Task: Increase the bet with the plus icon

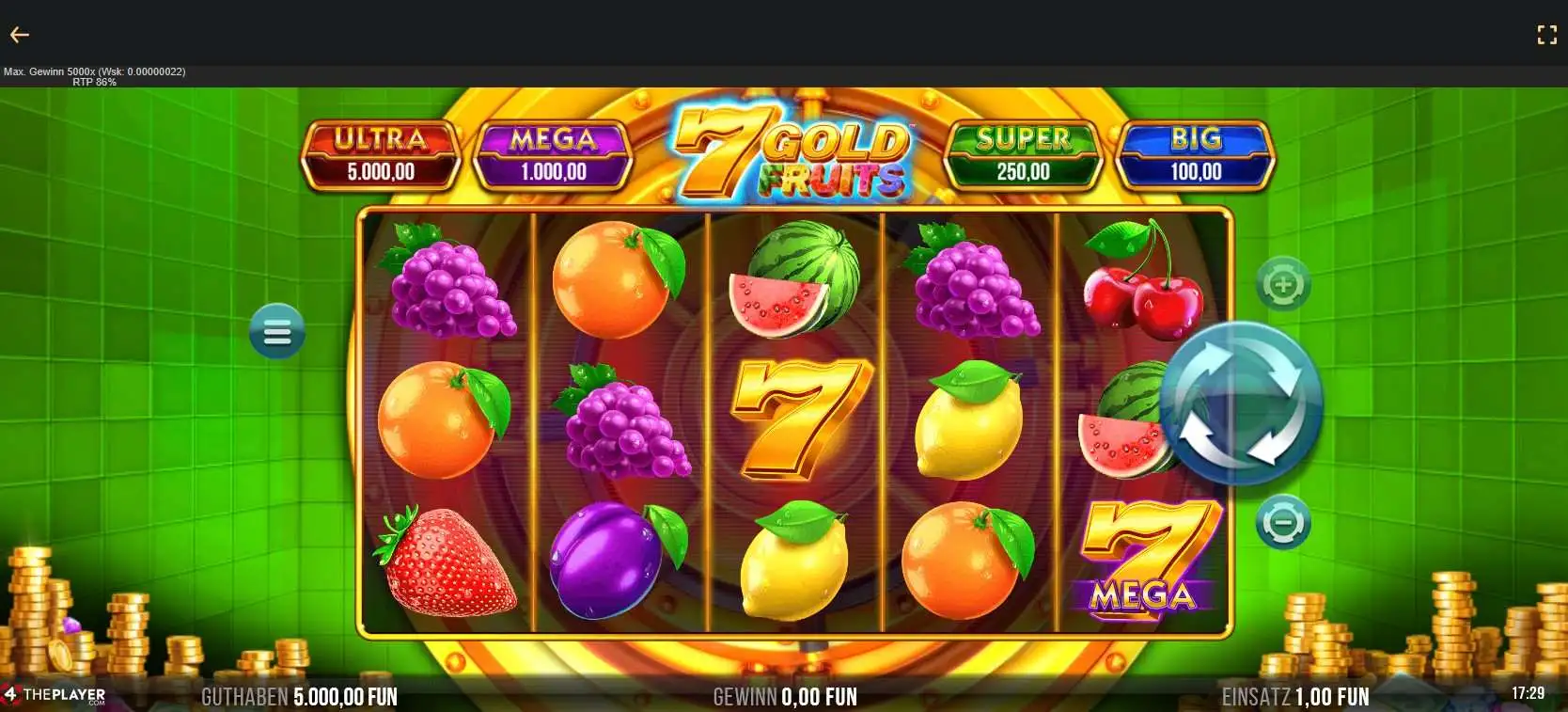Action: pos(1283,282)
